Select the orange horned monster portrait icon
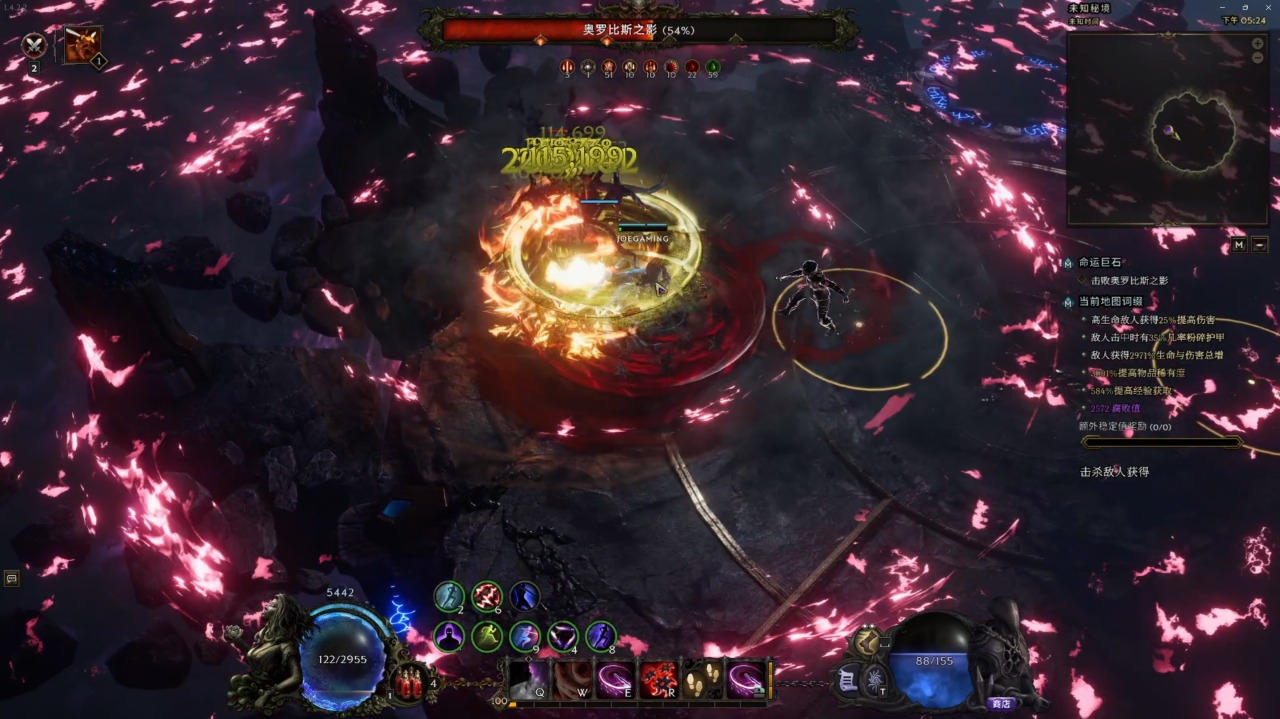This screenshot has width=1280, height=719. [82, 45]
